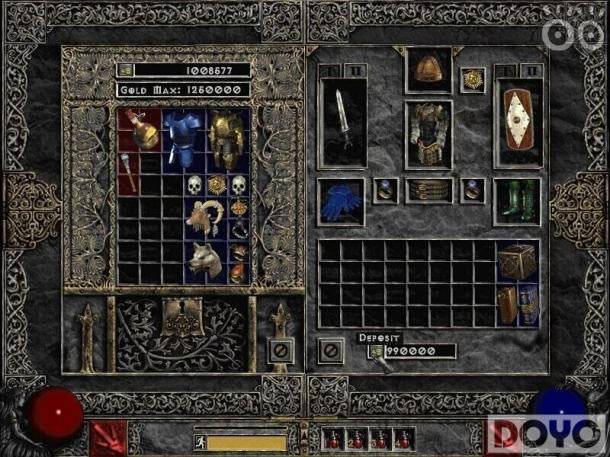
Task: Select the golden armor in the stash
Action: click(x=227, y=138)
